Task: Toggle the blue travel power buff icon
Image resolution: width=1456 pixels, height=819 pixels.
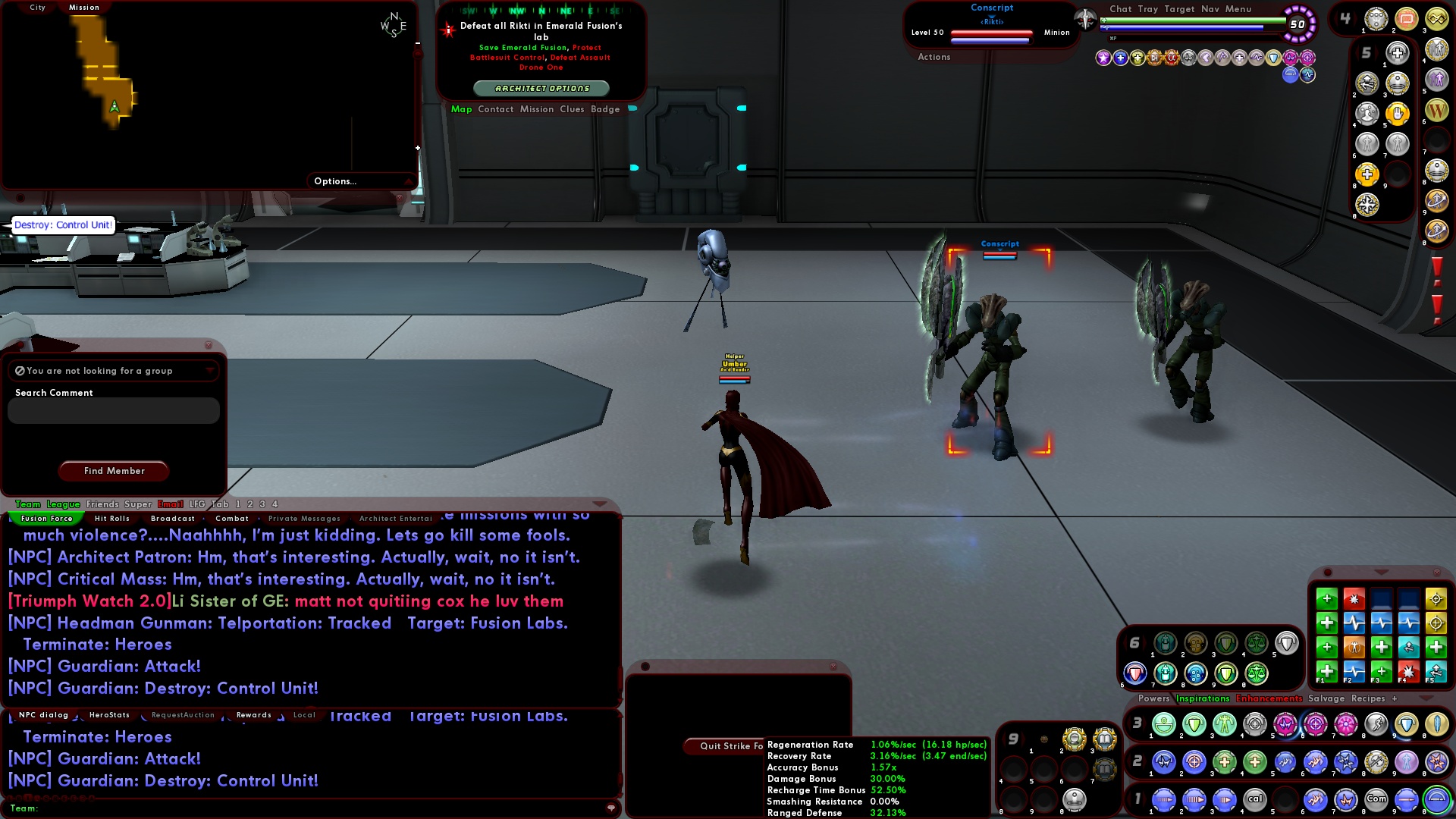Action: tap(1291, 73)
